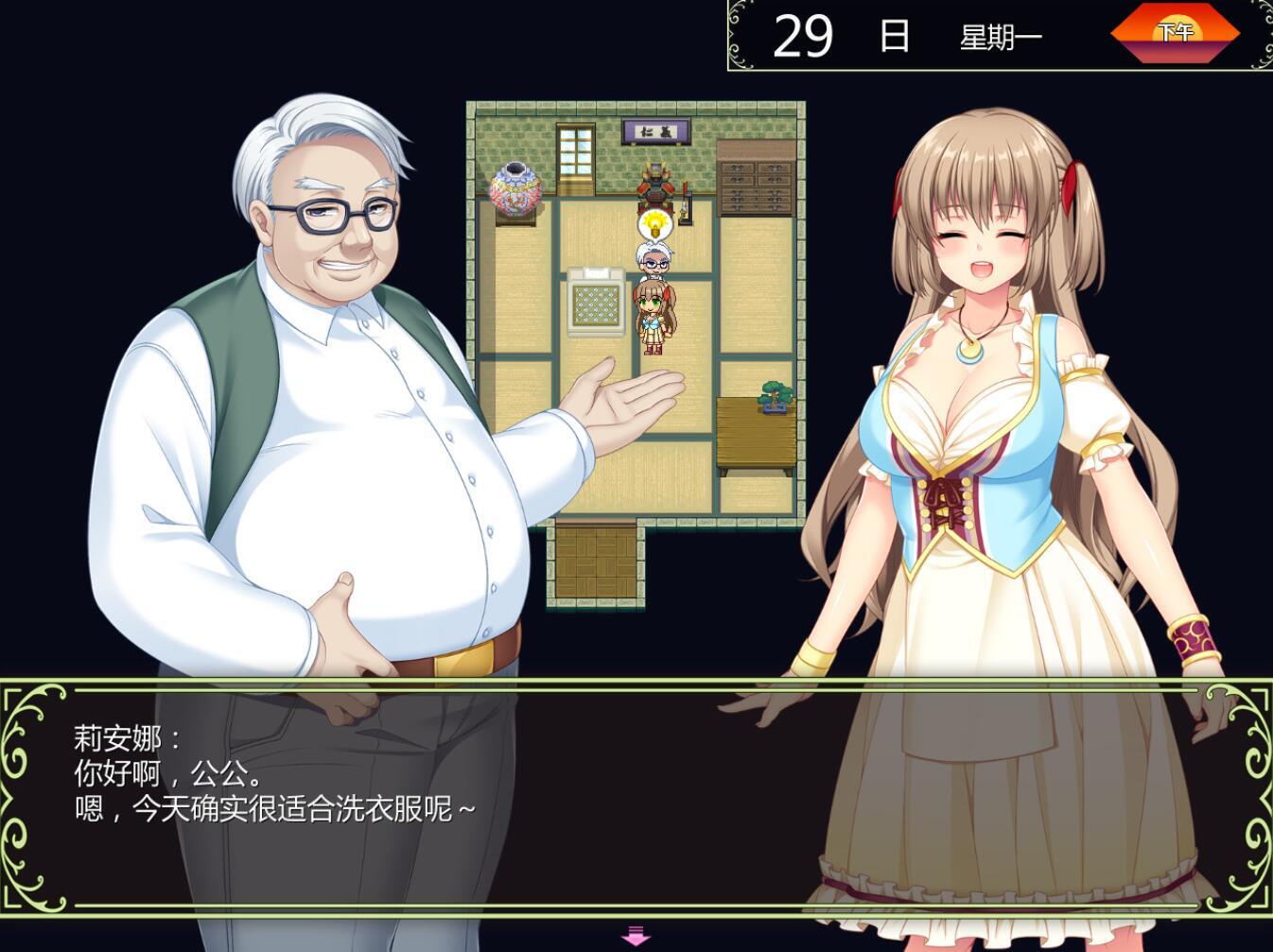This screenshot has width=1273, height=952.
Task: Click the lightbulb idea balloon above the NPC
Action: 655,224
